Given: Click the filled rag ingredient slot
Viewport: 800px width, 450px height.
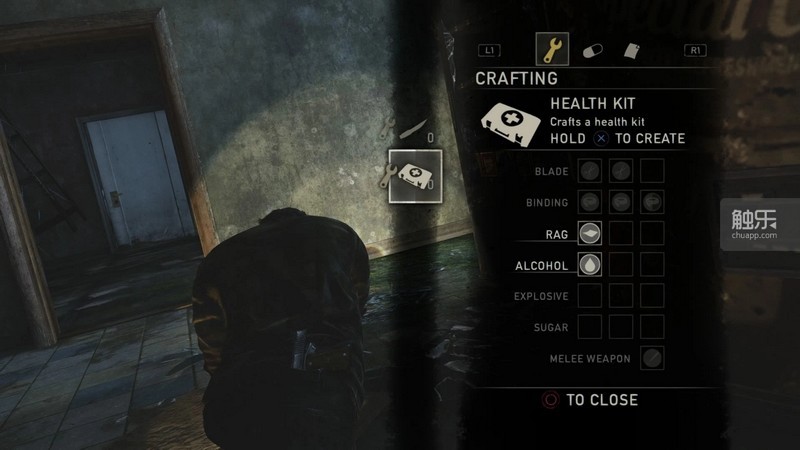Looking at the screenshot, I should point(590,233).
